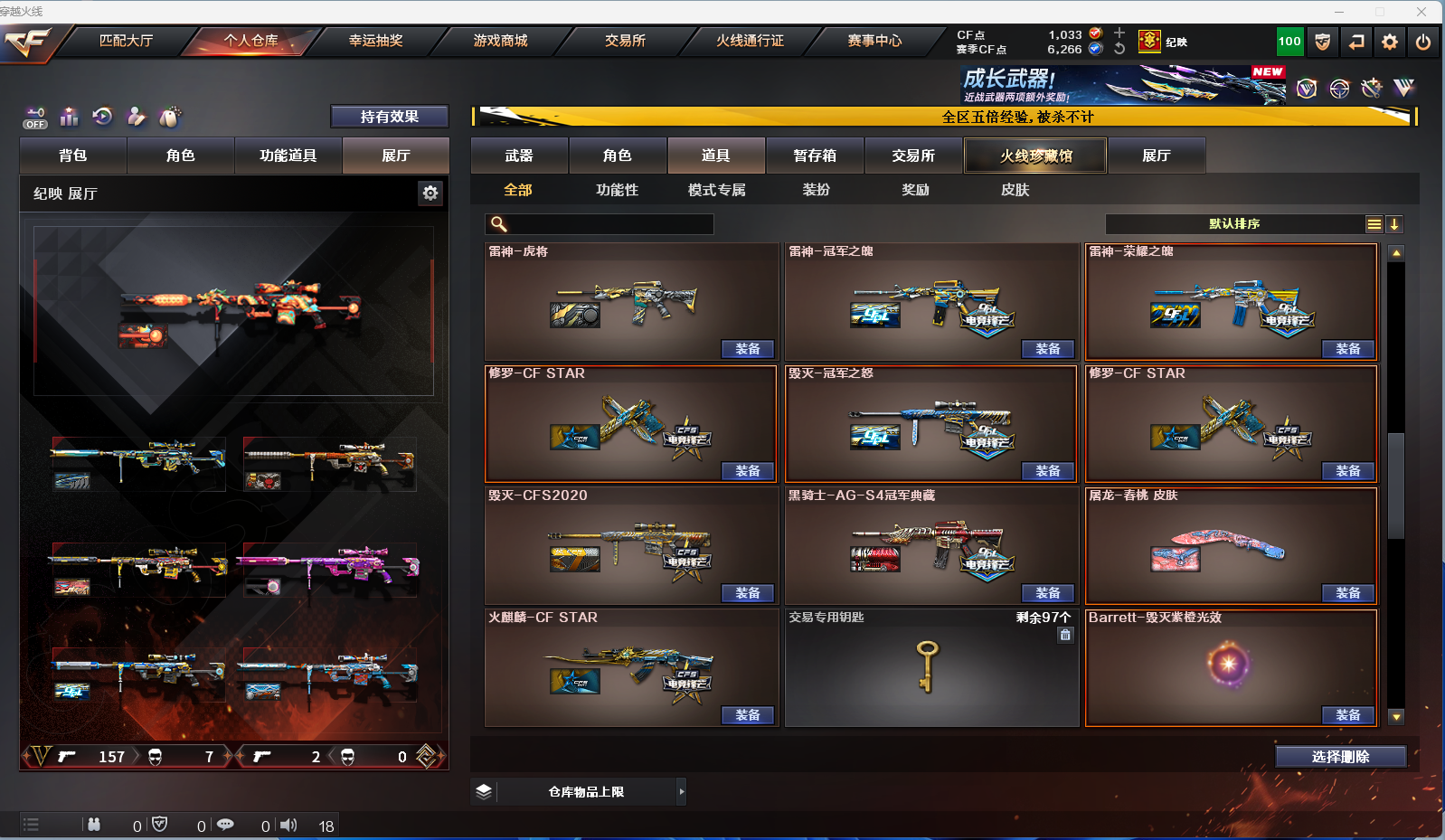Click the 选择删除 button
The width and height of the screenshot is (1445, 840).
click(x=1340, y=757)
